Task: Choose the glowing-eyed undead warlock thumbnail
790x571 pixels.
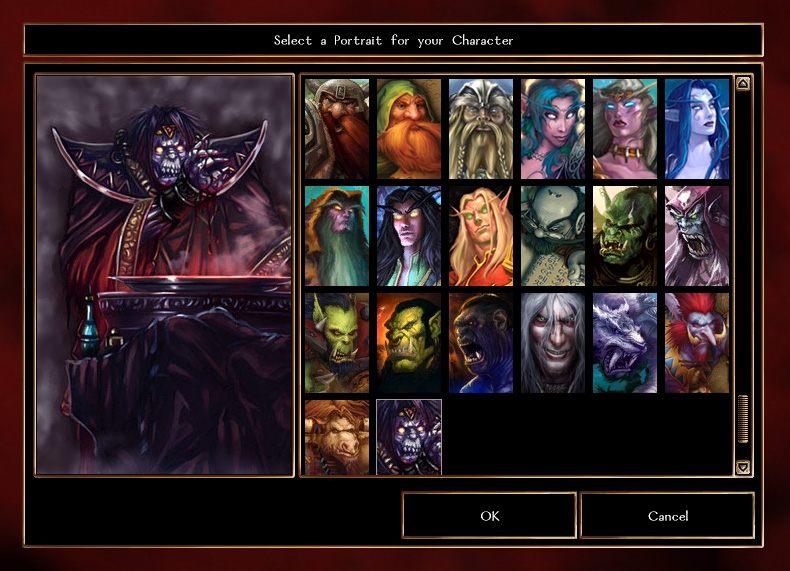Action: click(409, 436)
